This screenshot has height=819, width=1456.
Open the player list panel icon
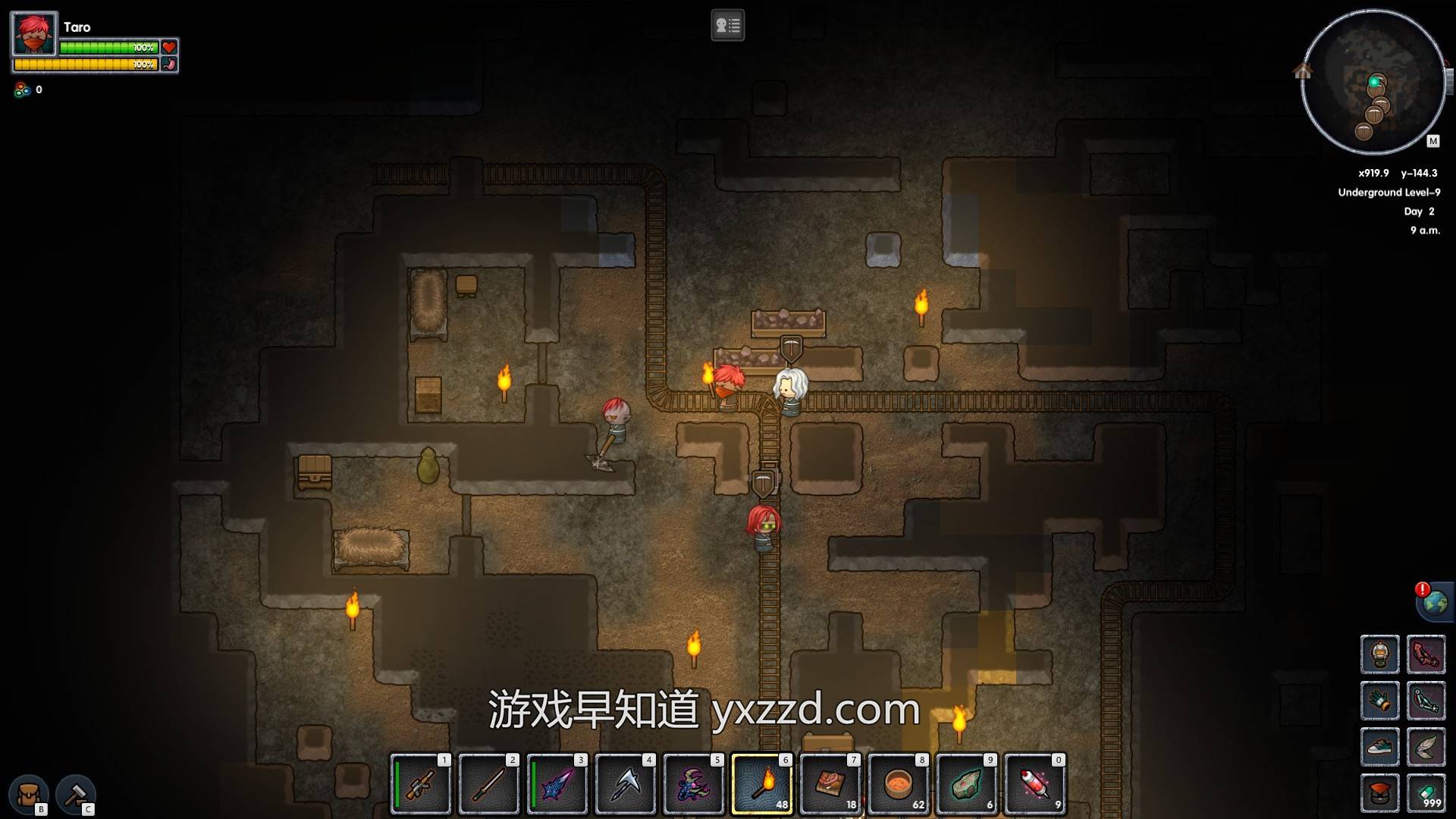727,26
